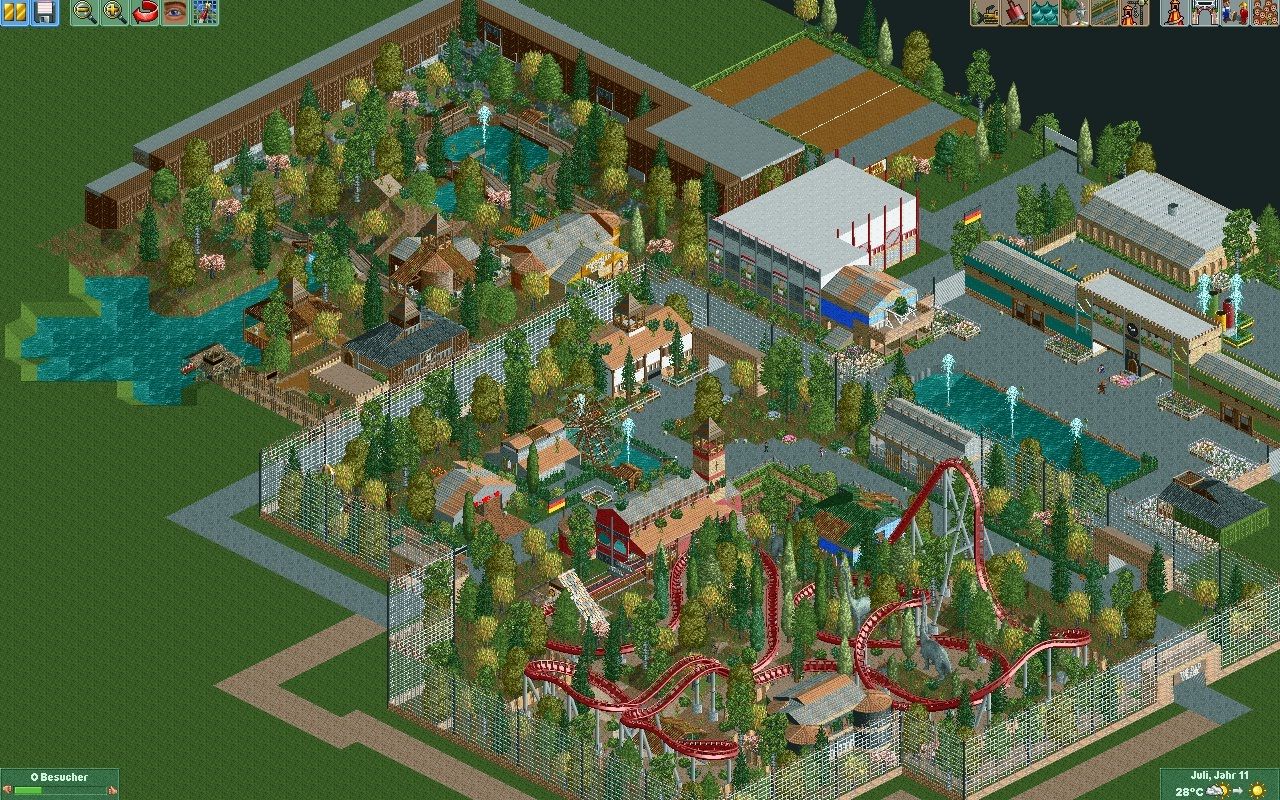Show the park map window

205,13
